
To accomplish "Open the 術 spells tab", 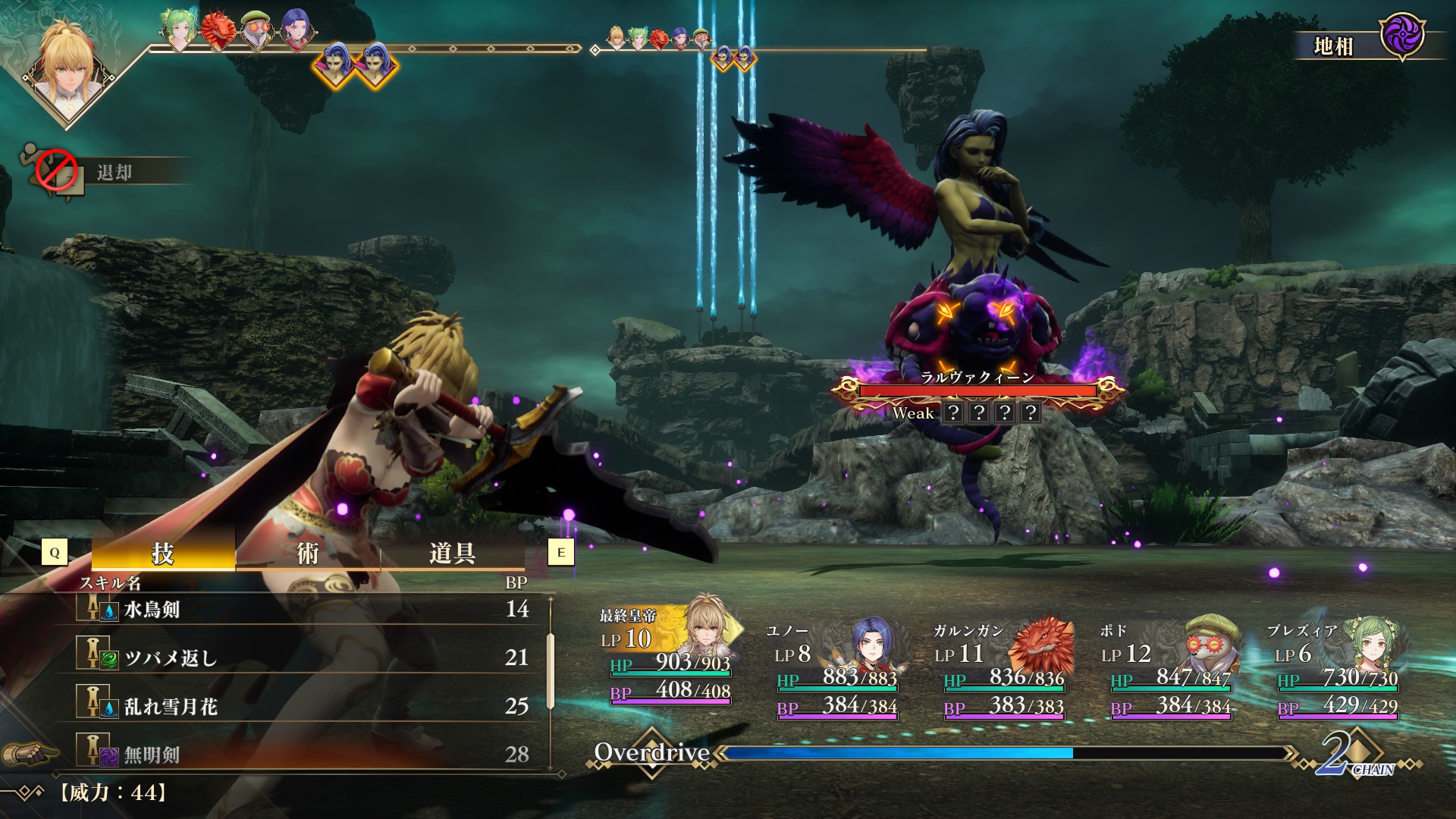I will click(307, 553).
